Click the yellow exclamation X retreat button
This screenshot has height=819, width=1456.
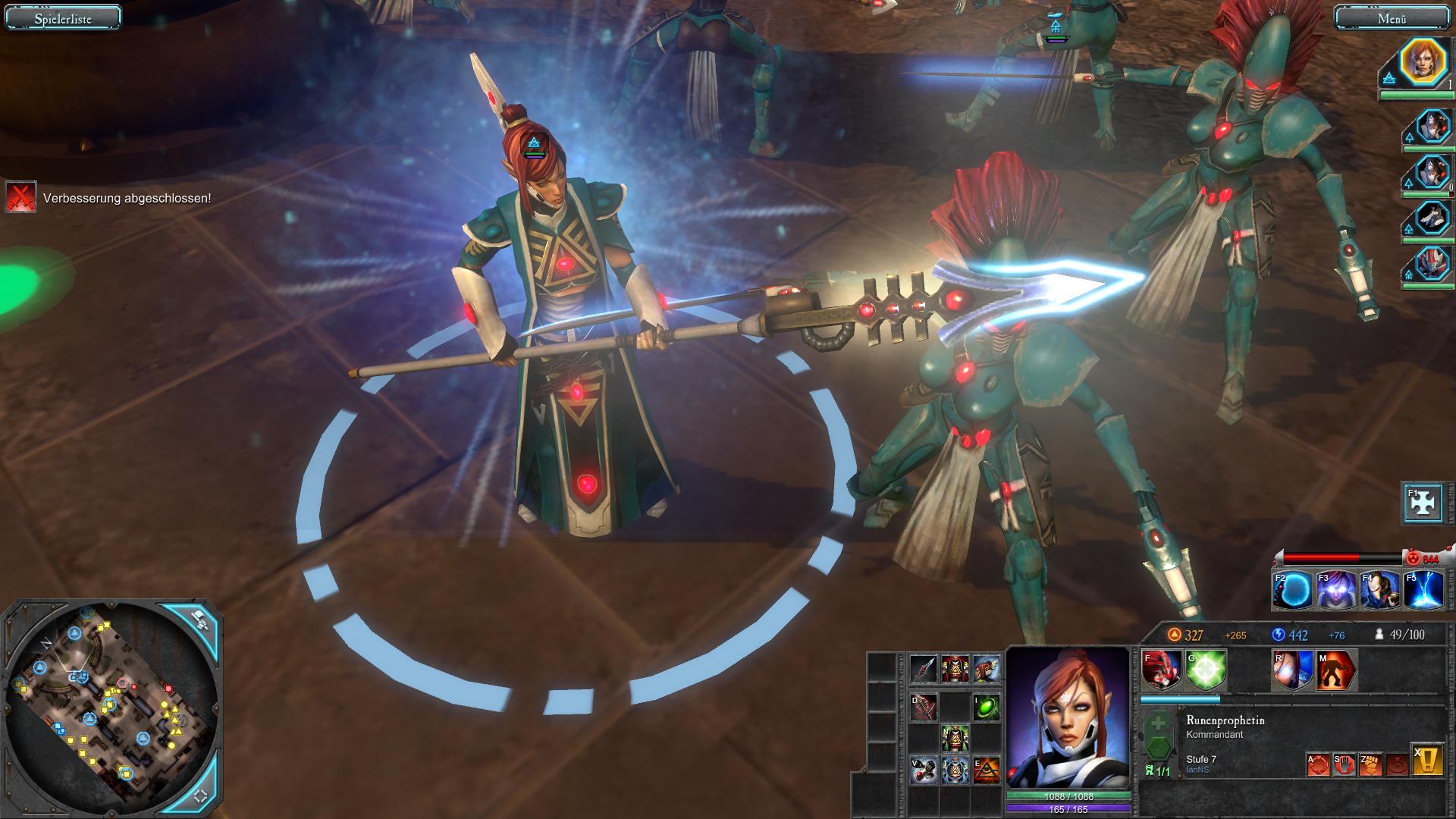click(1427, 761)
